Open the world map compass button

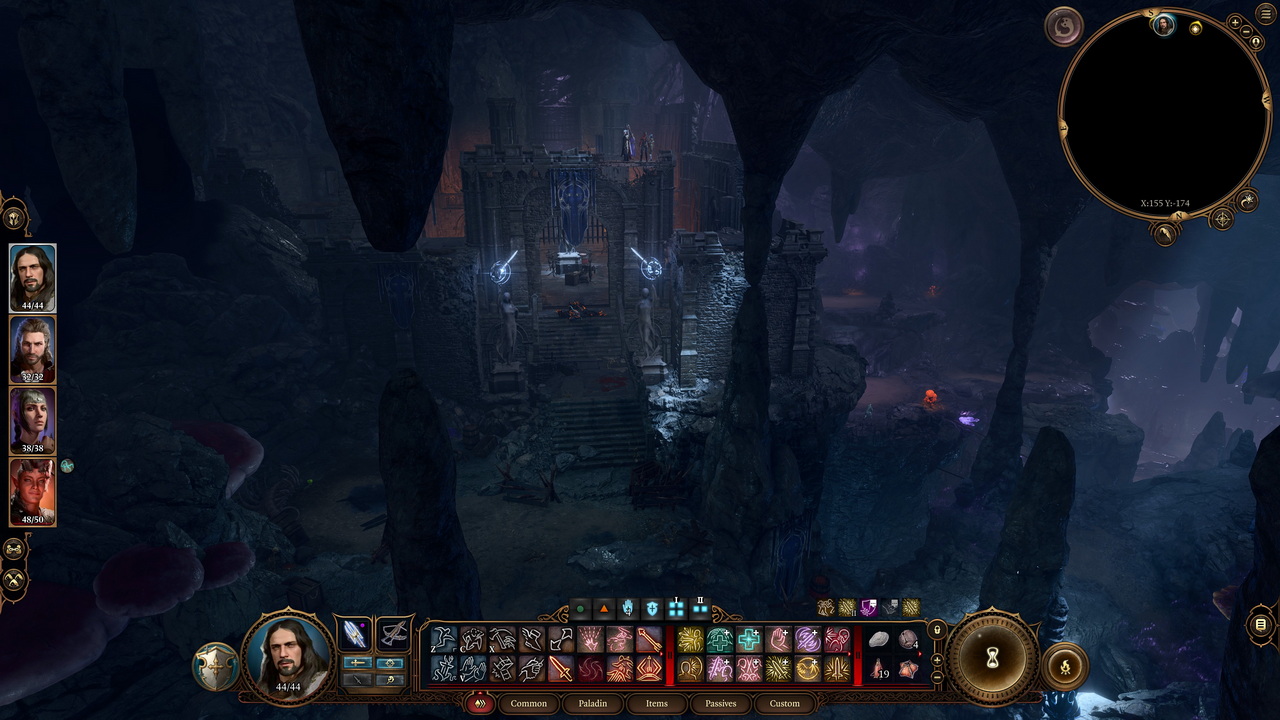point(1221,218)
